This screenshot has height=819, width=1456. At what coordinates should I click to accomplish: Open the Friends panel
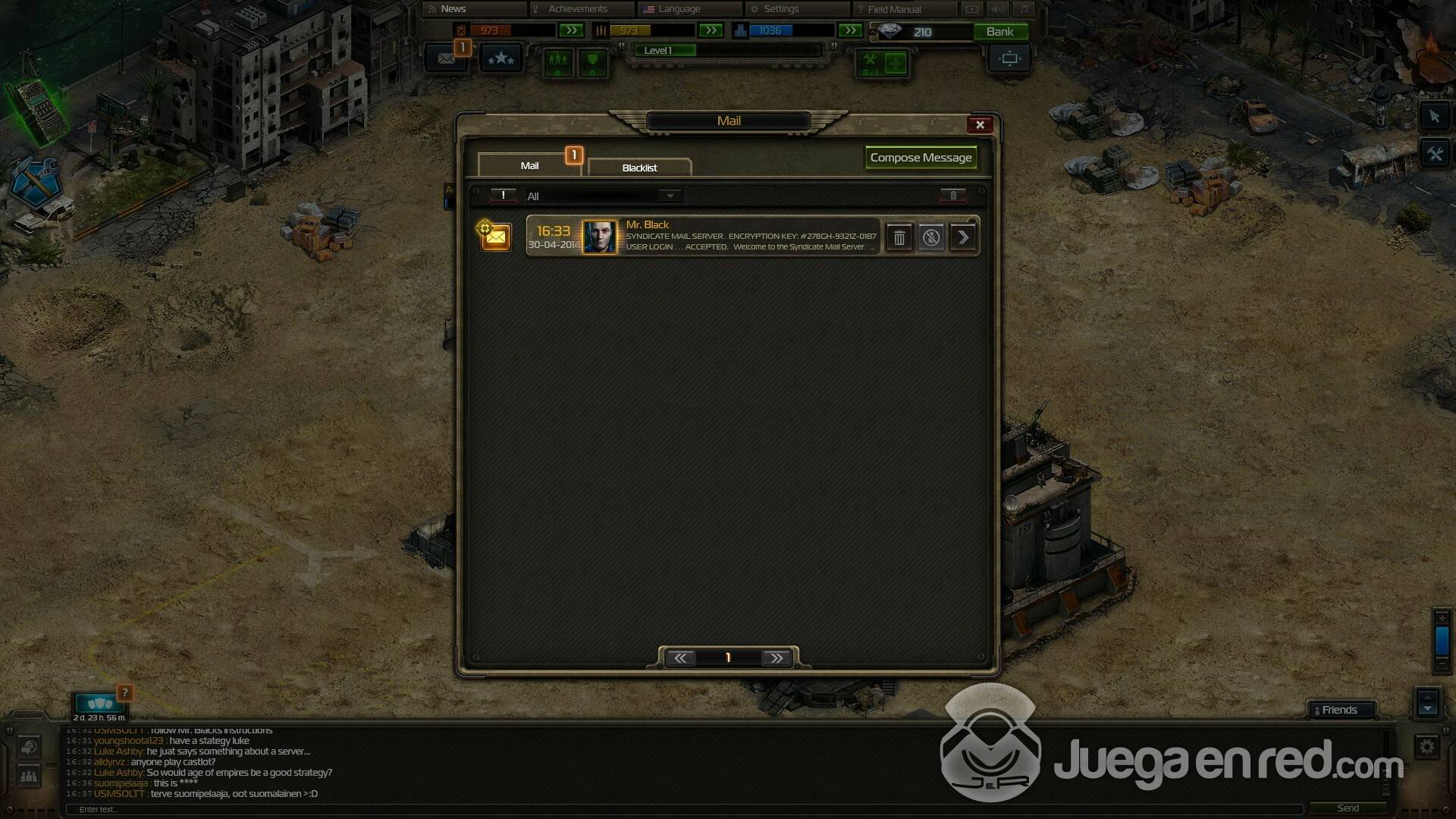click(x=1339, y=711)
